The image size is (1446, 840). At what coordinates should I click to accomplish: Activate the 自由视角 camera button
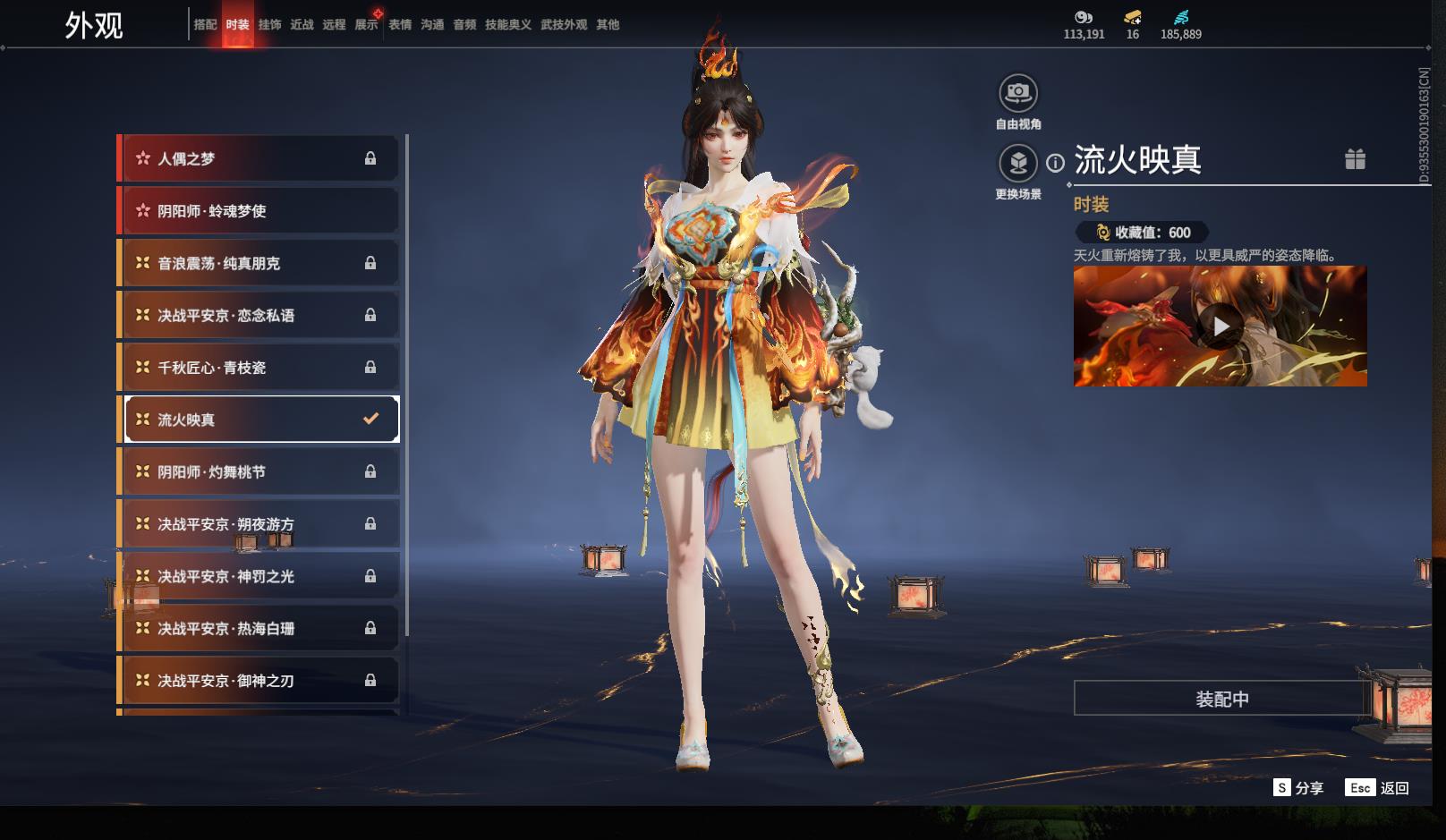point(1018,93)
